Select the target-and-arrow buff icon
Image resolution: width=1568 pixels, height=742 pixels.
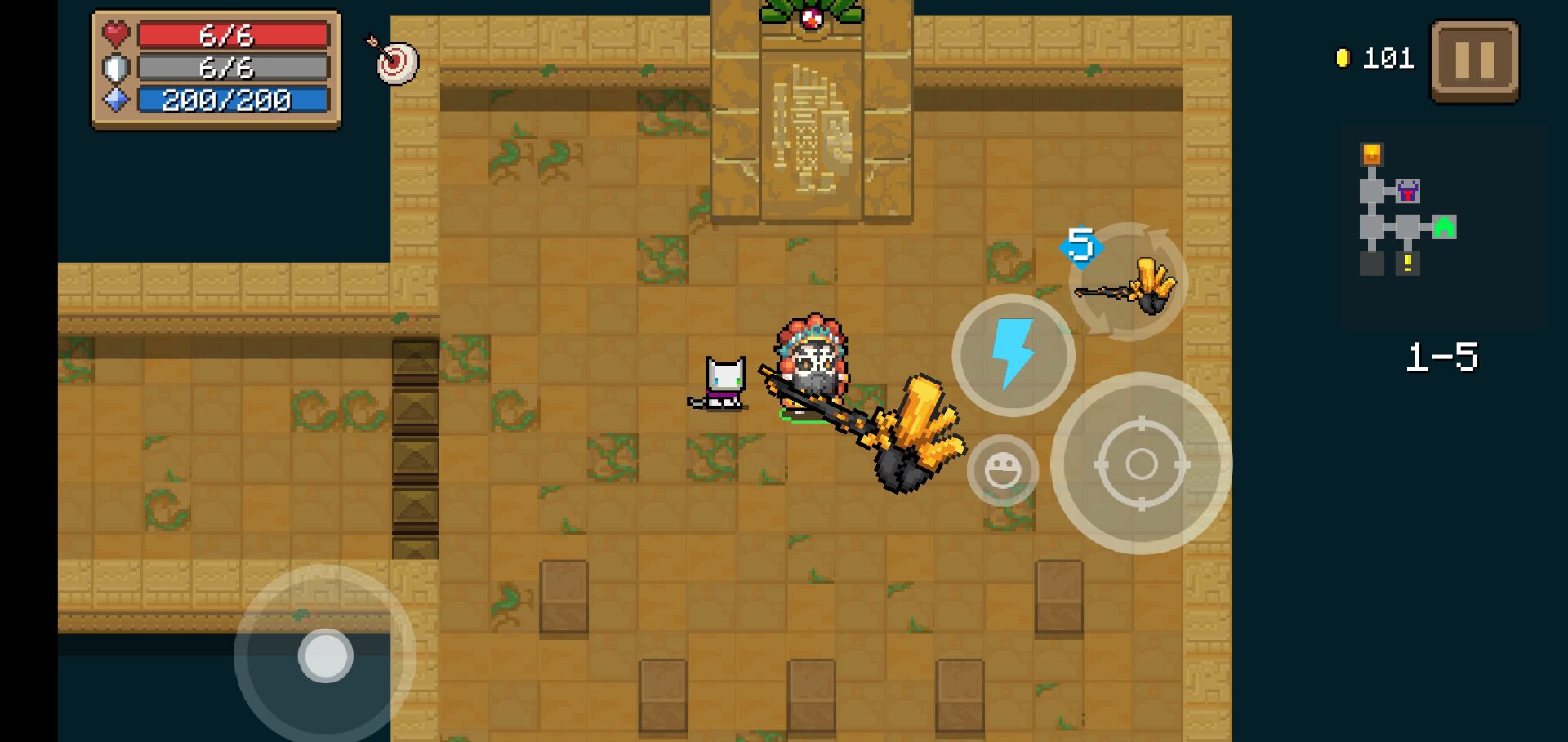pos(394,60)
